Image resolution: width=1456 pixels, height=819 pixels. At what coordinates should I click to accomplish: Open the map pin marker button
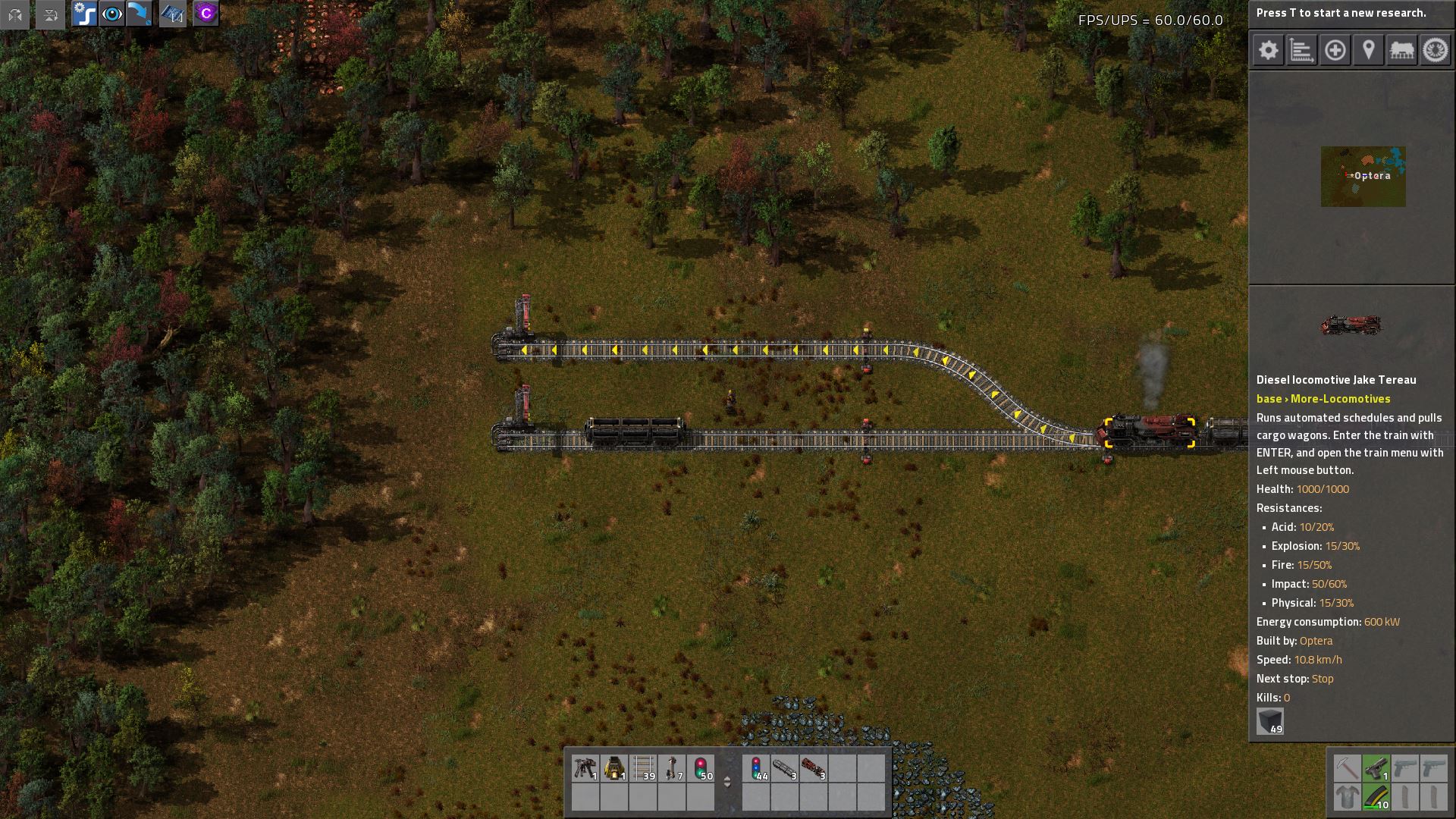tap(1368, 51)
